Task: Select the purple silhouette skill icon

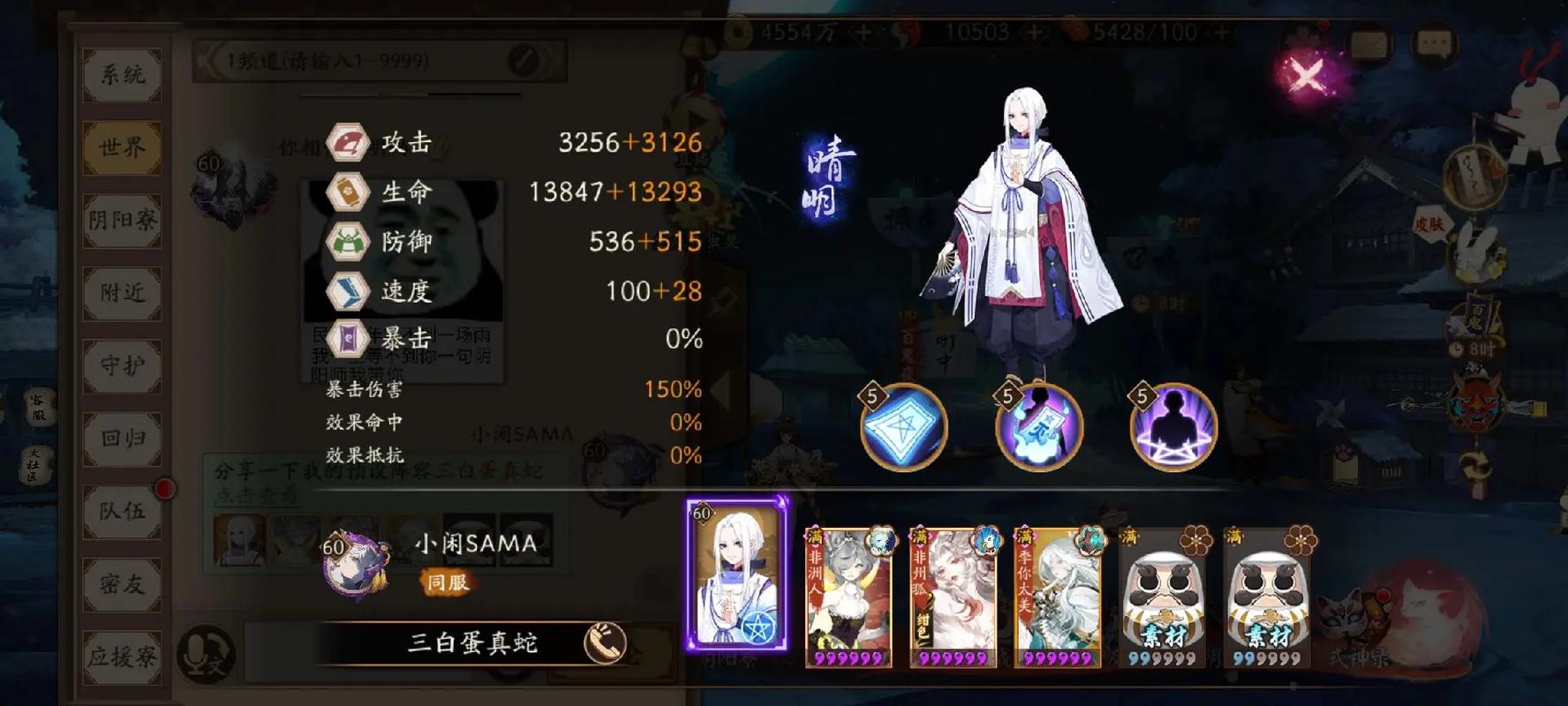Action: pos(1173,428)
